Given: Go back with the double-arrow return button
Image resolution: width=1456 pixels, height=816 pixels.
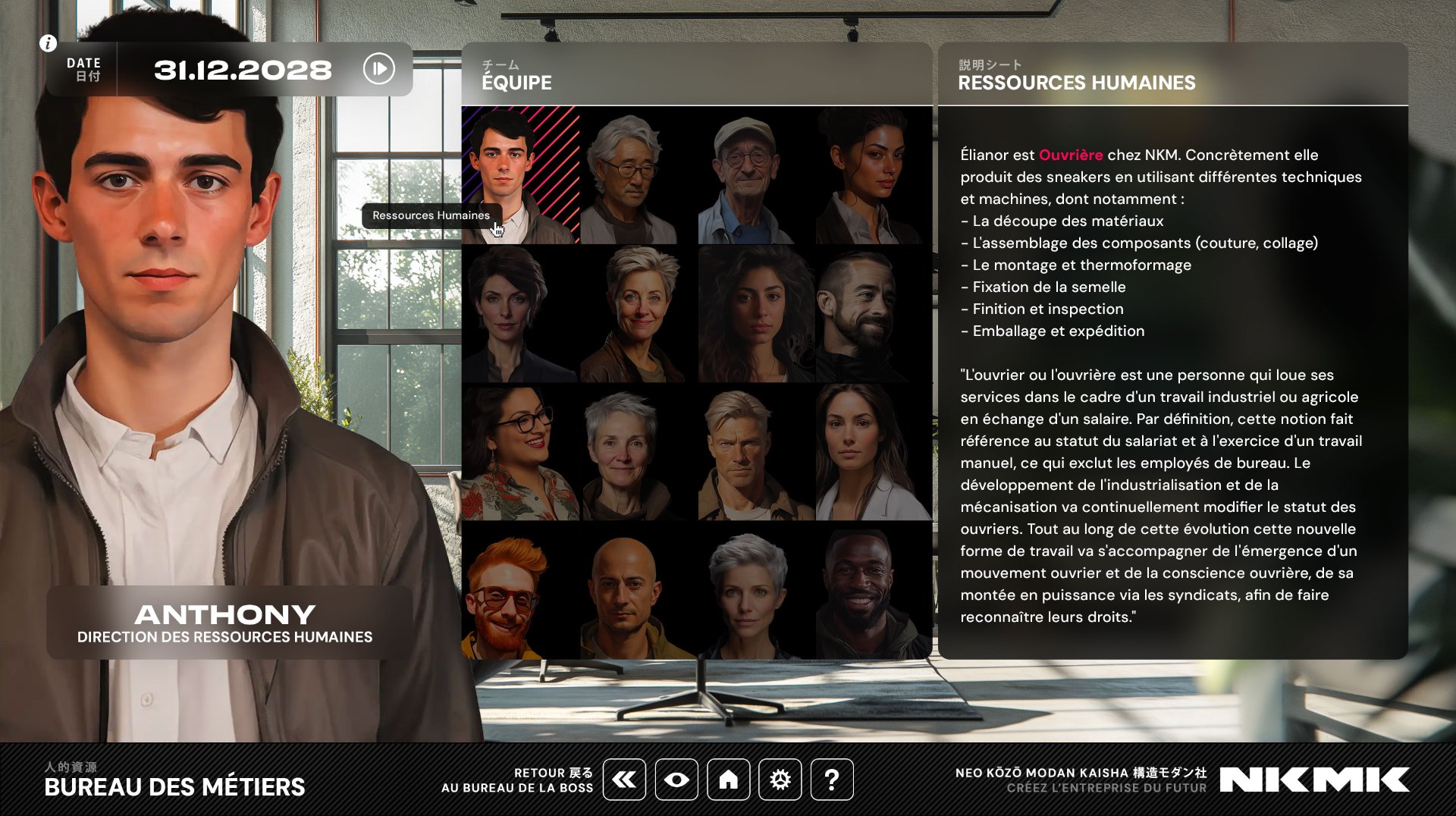Looking at the screenshot, I should [624, 779].
